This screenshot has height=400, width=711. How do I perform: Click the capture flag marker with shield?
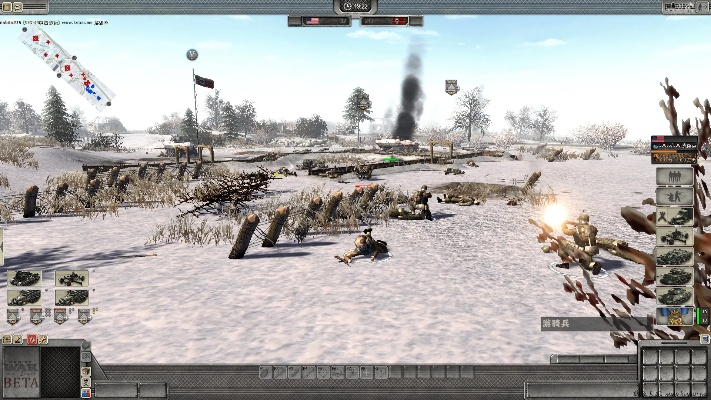(452, 88)
